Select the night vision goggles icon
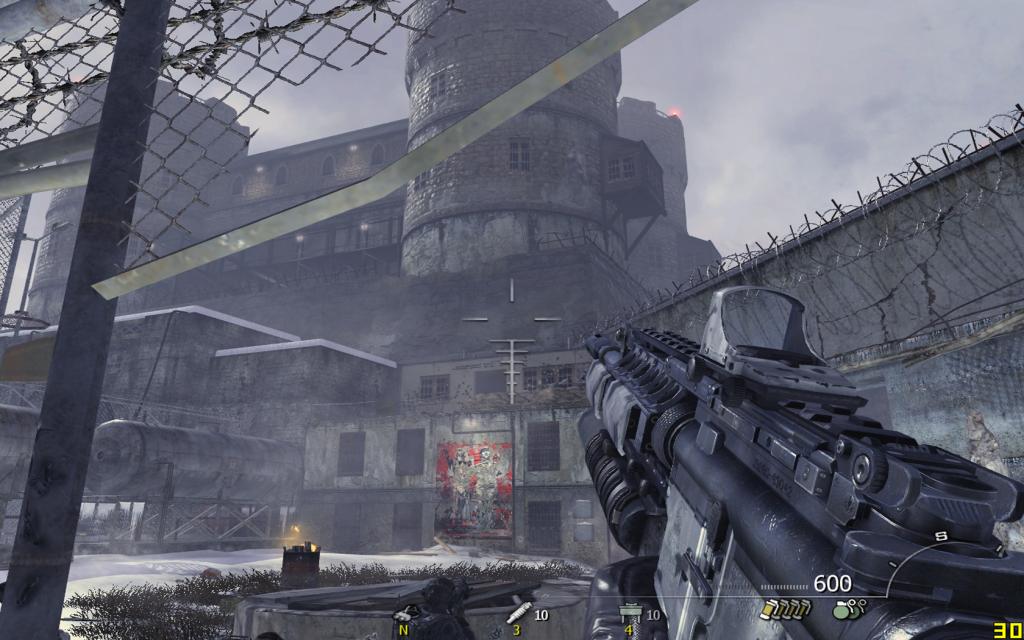 (405, 614)
